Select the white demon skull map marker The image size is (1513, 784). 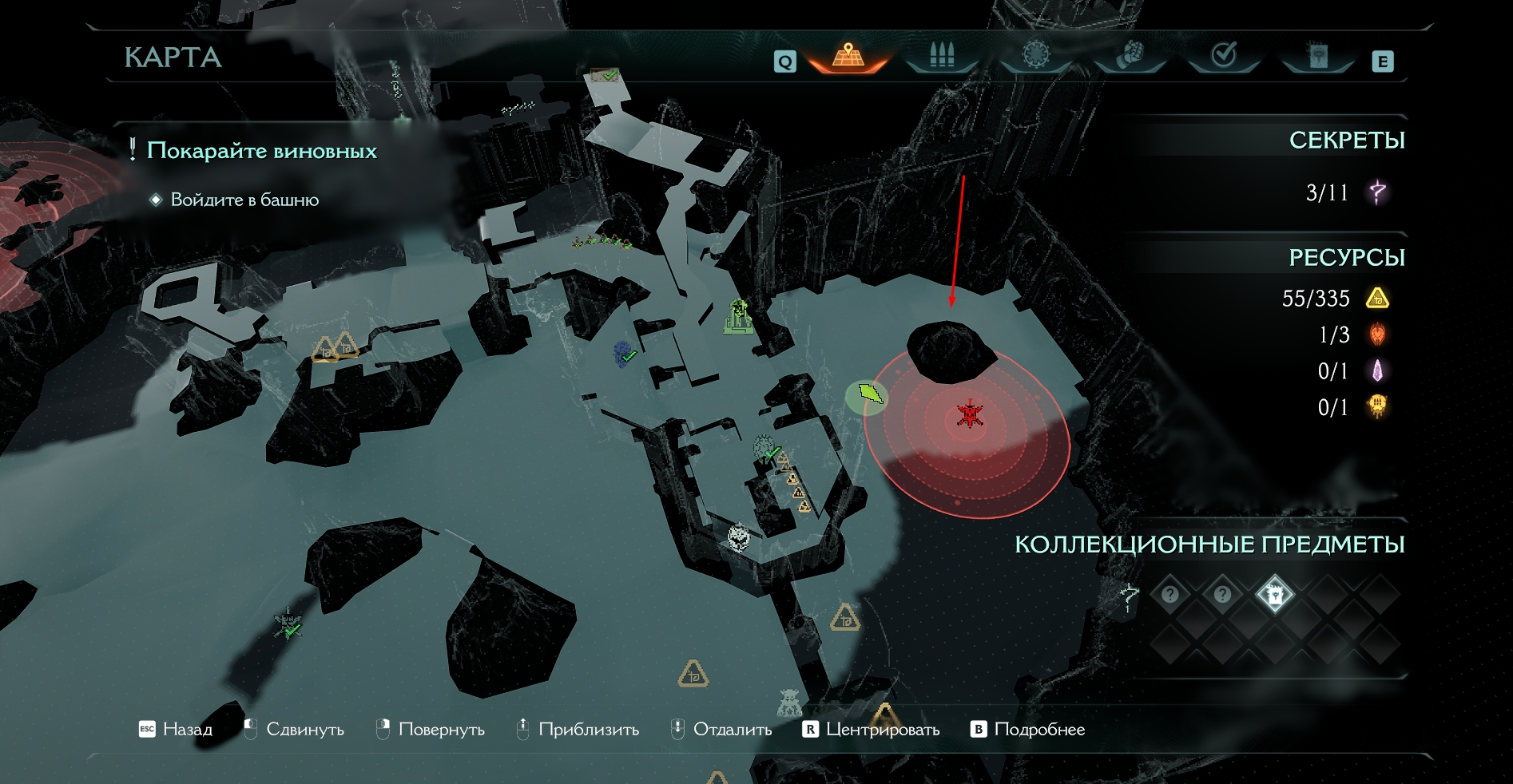coord(740,537)
